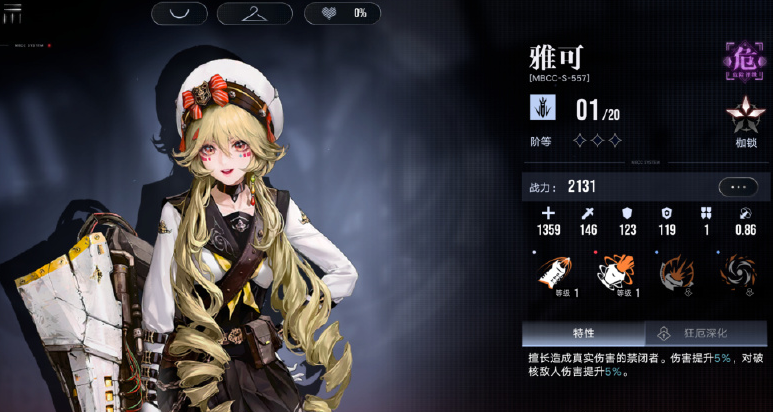Open the three-dots details button beside 战力
The image size is (773, 412).
(738, 186)
